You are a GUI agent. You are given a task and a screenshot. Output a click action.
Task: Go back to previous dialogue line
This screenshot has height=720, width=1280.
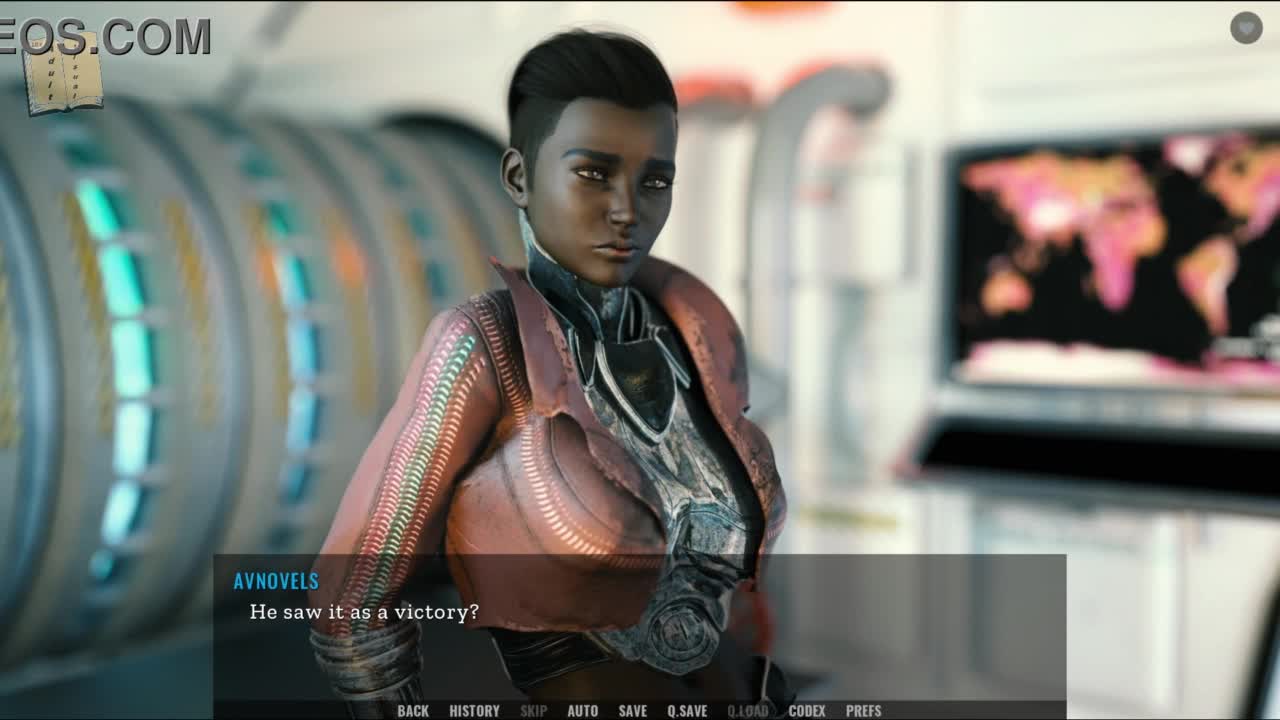(413, 711)
